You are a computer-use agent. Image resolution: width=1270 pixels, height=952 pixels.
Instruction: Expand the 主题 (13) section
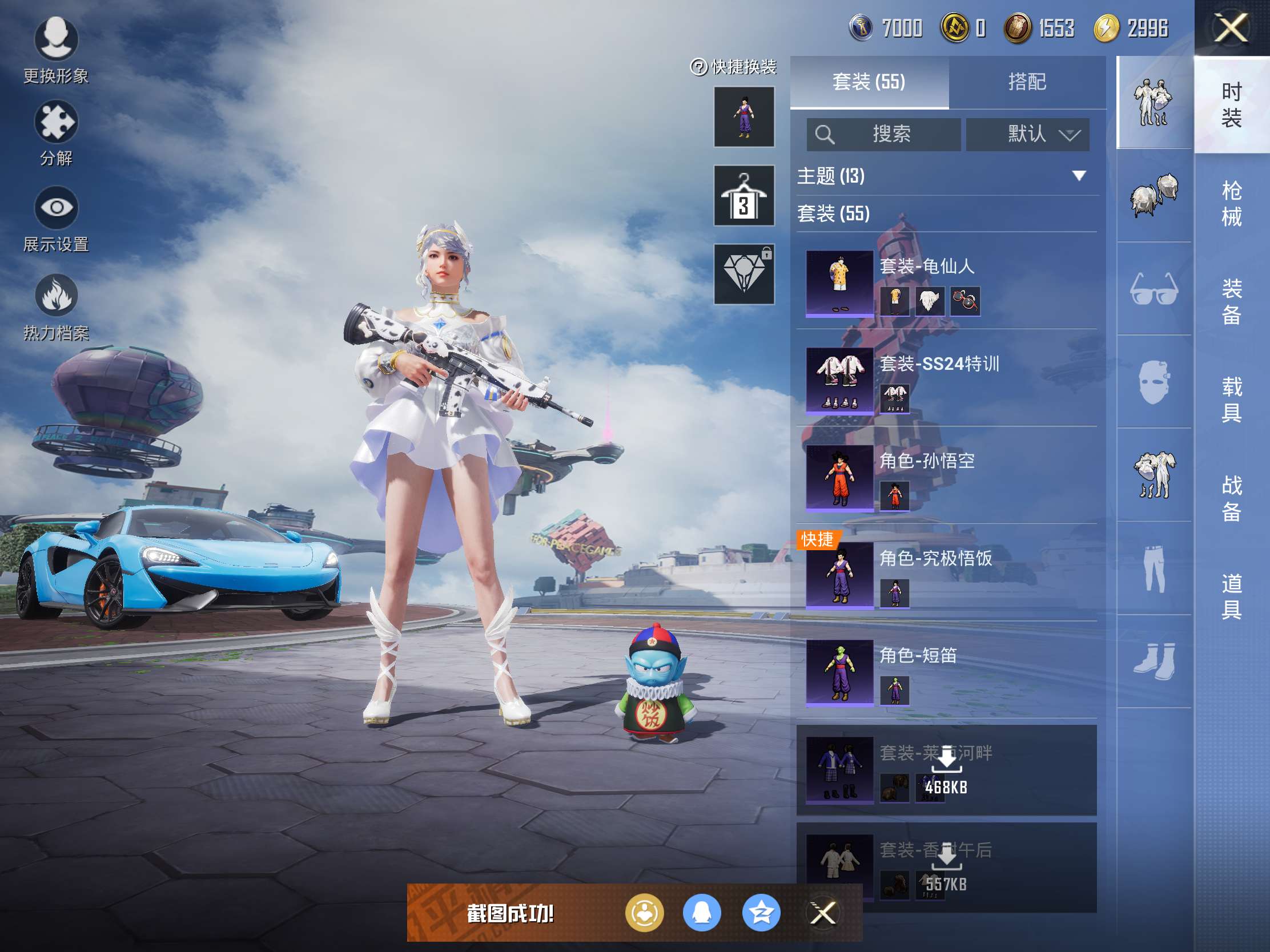[1078, 176]
